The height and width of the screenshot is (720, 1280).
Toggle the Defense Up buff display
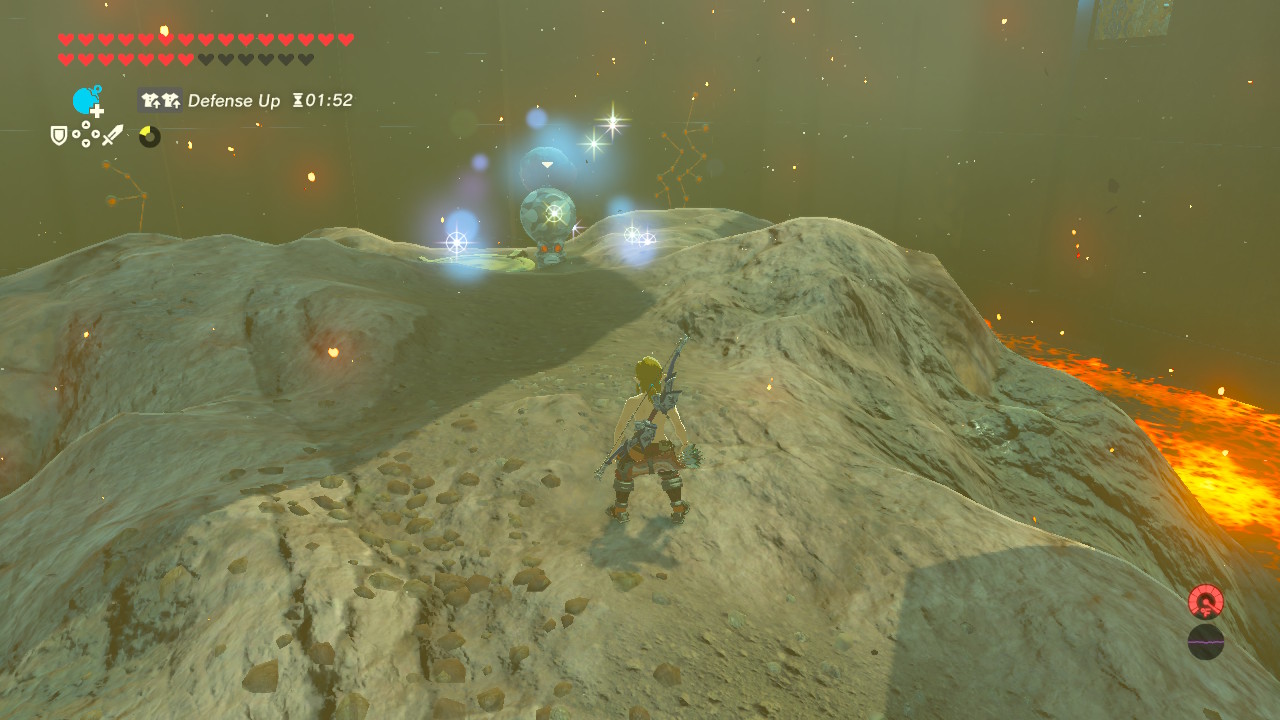pyautogui.click(x=234, y=99)
